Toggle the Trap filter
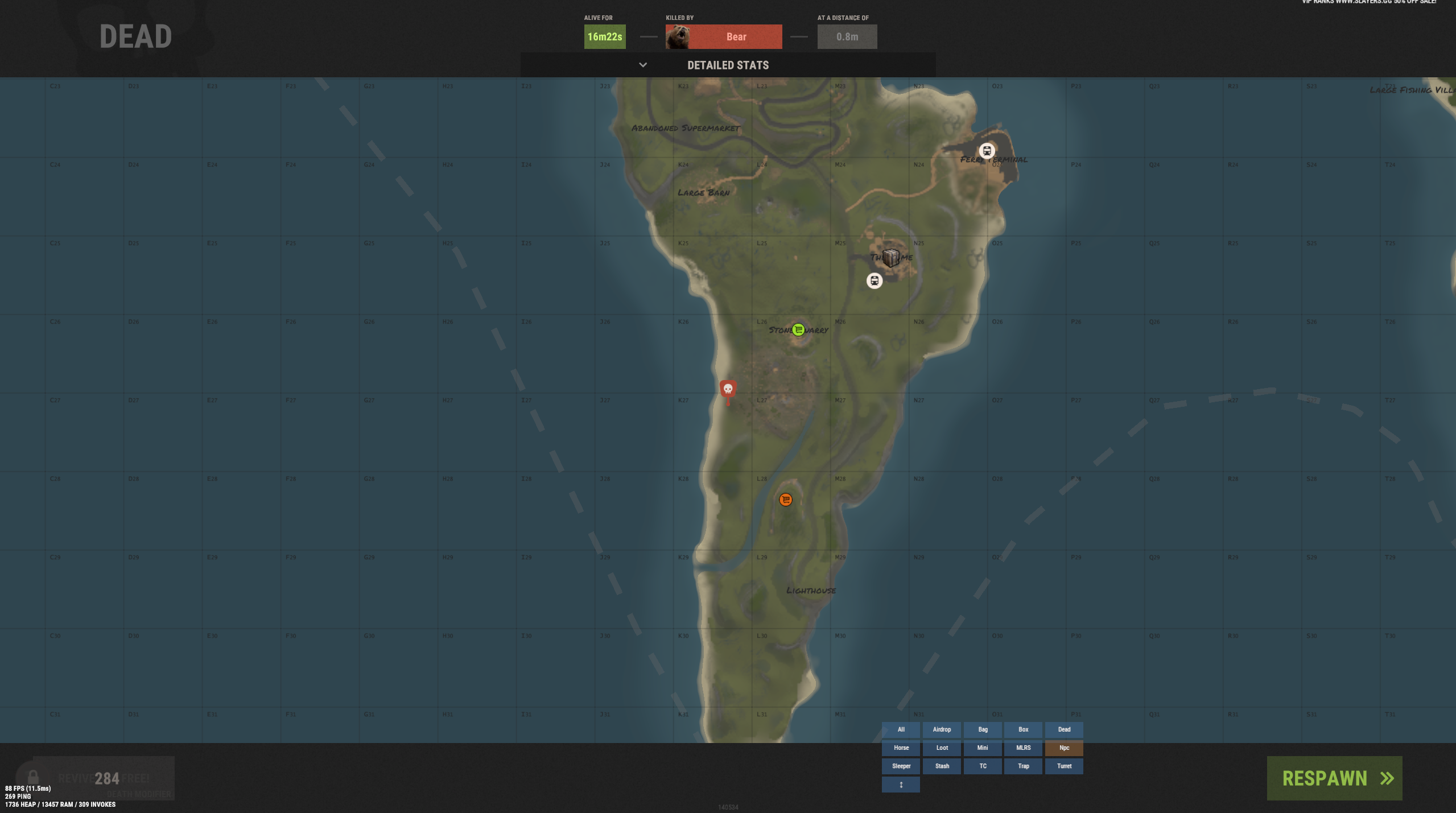 1023,766
